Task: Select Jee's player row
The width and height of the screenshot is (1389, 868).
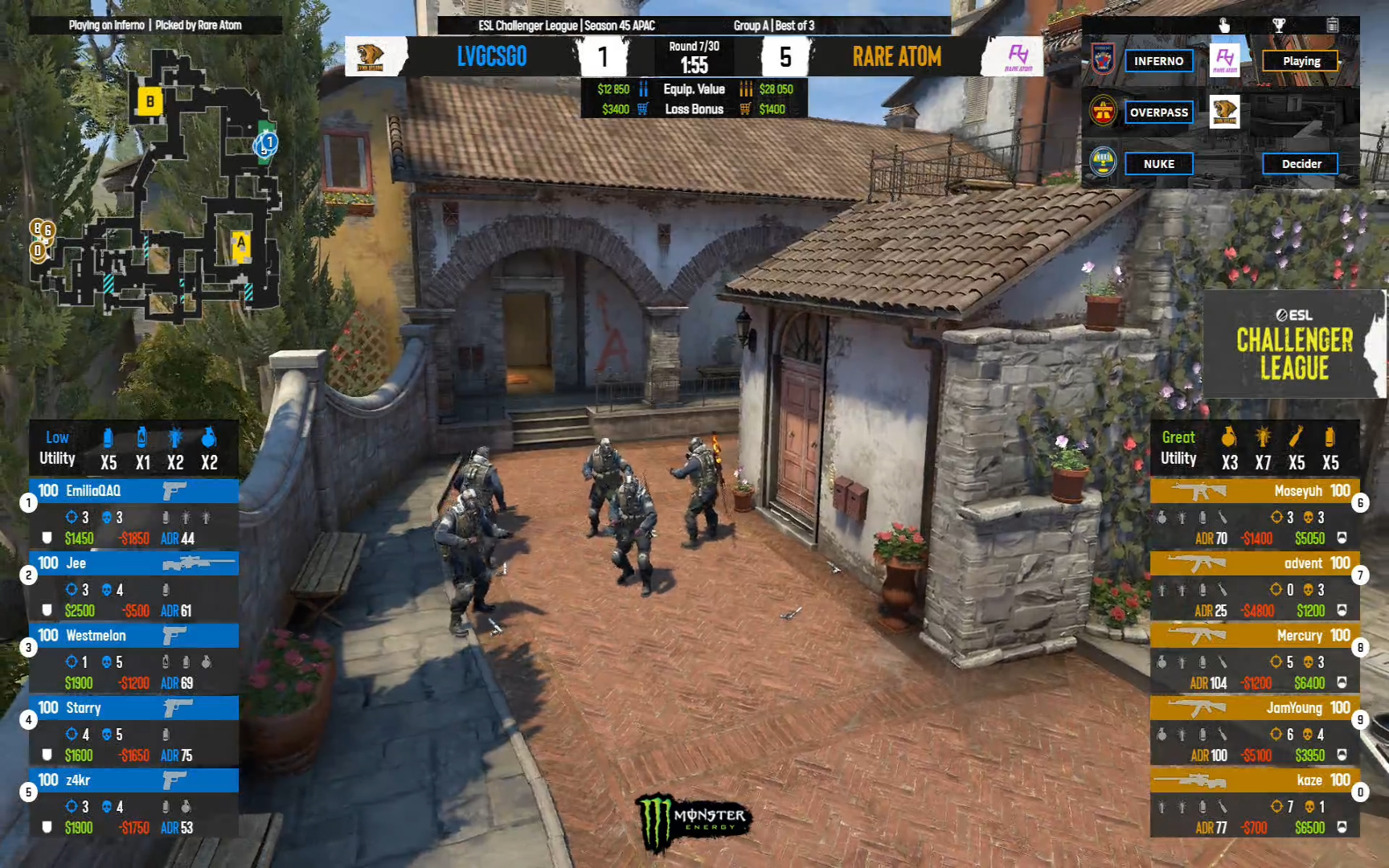Action: pos(133,563)
